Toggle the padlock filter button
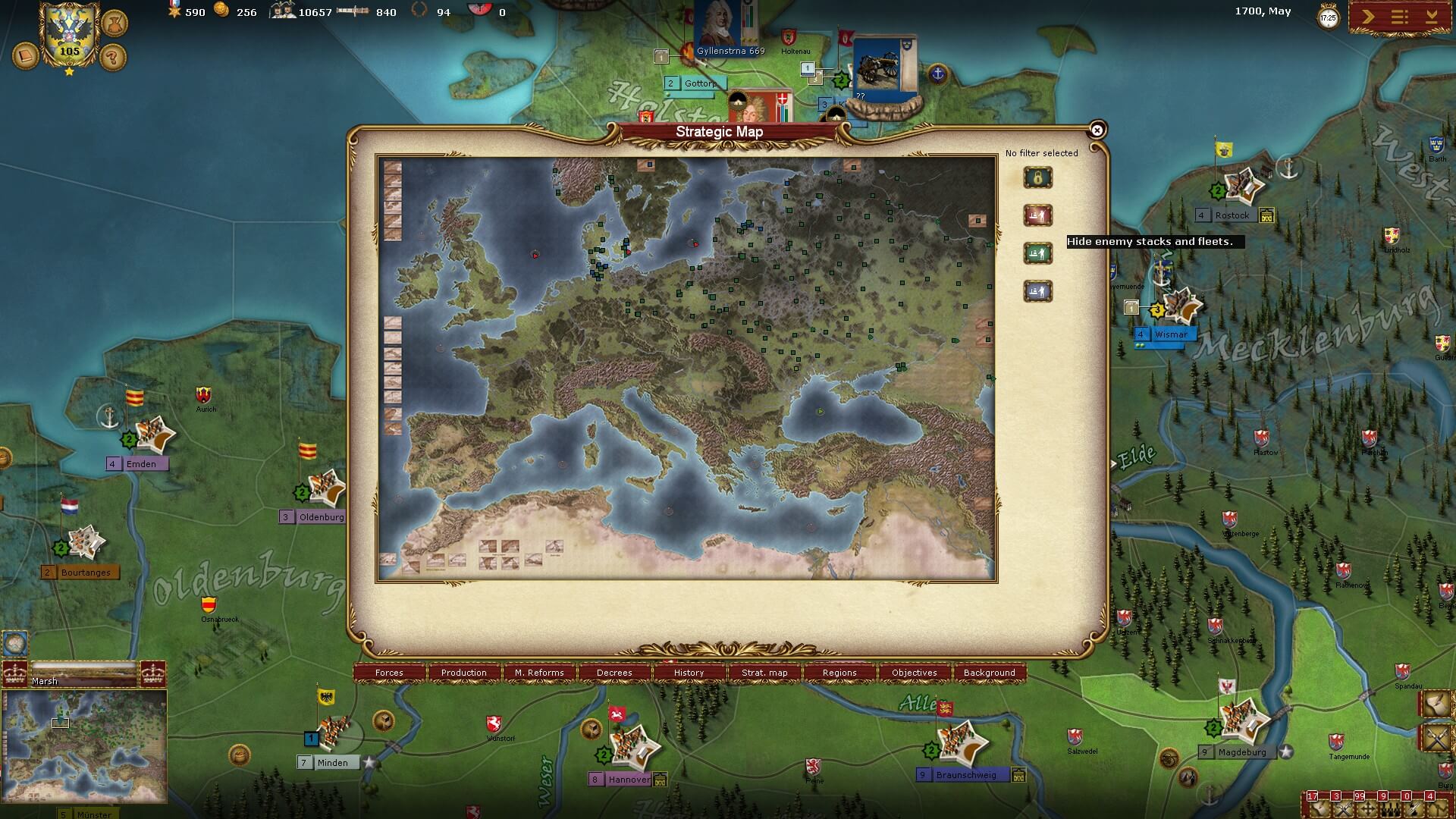Screen dimensions: 1456x819 pyautogui.click(x=1038, y=178)
